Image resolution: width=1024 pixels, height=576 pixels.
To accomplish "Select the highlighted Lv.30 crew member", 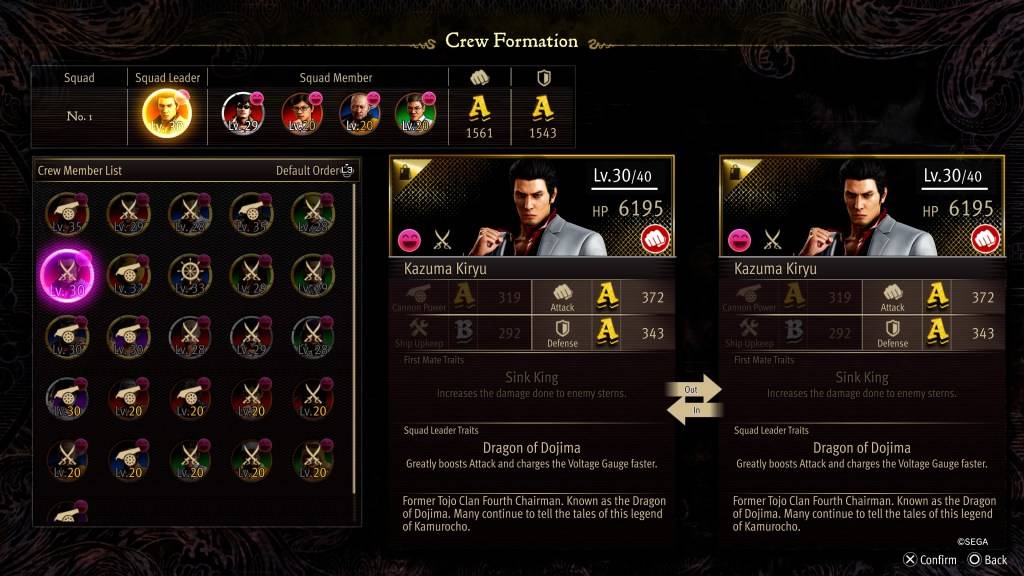I will (x=66, y=274).
